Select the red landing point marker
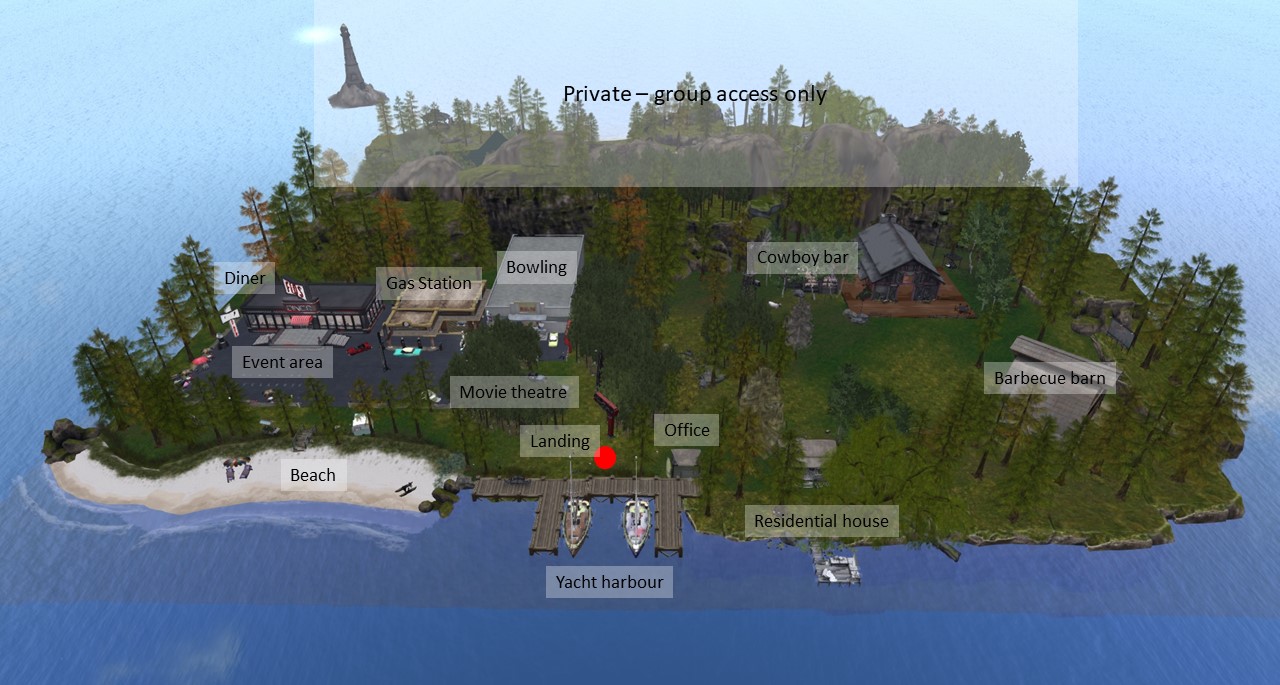This screenshot has height=685, width=1280. pos(605,458)
